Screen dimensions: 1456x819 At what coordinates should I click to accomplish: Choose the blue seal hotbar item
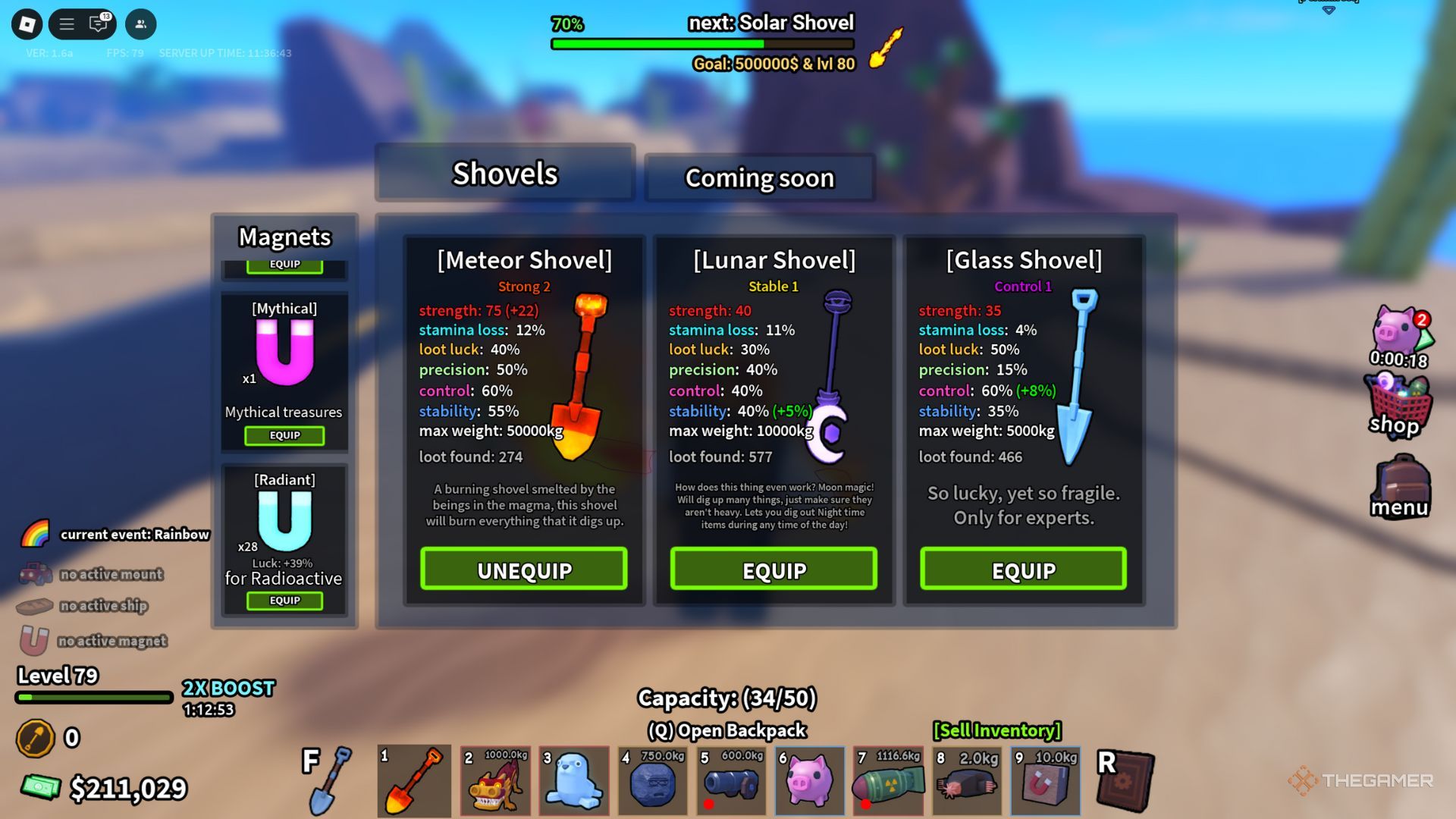[x=574, y=781]
